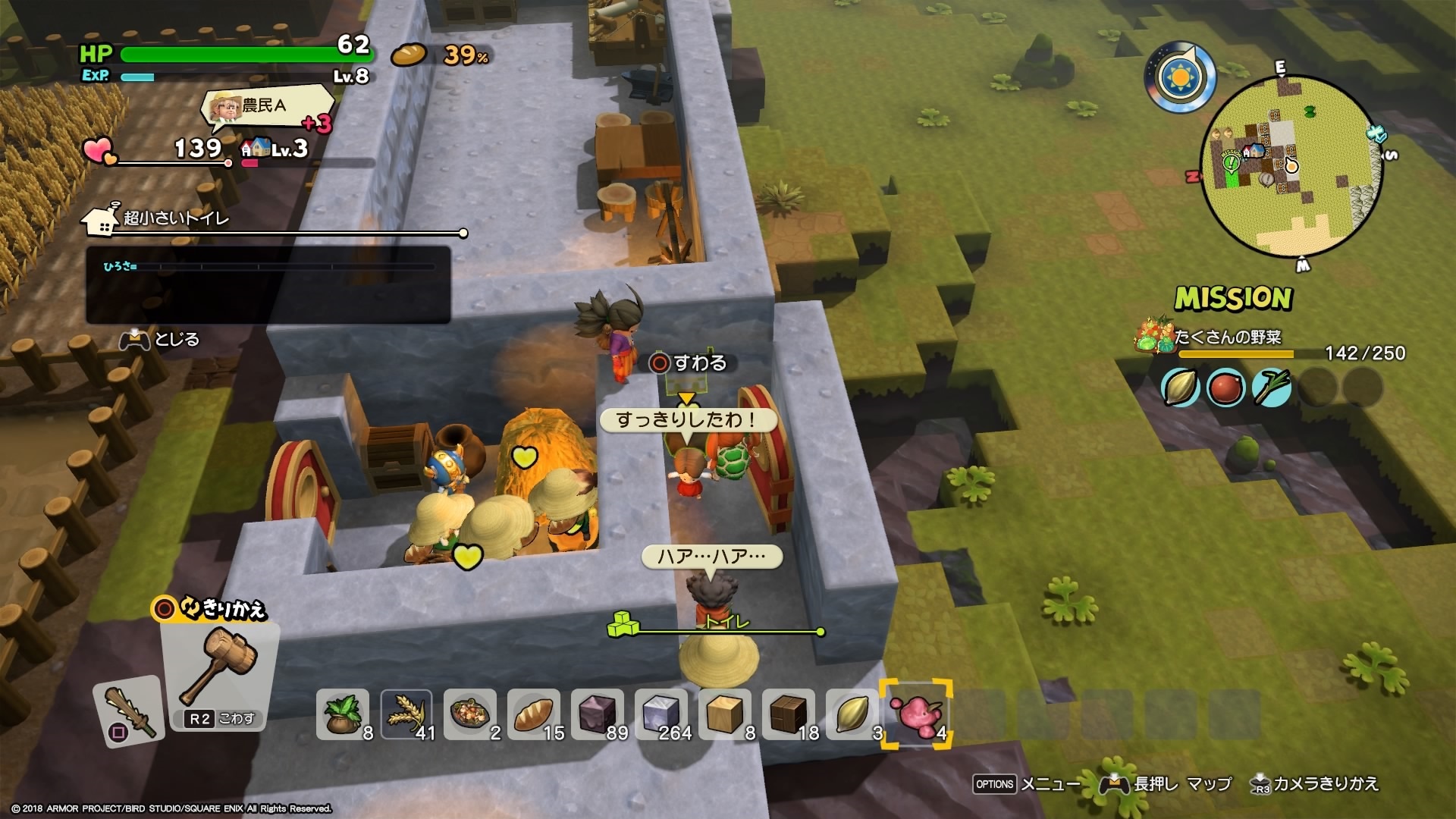Viewport: 1456px width, 819px height.
Task: Click the farmer 農民A notification bubble
Action: tap(265, 107)
